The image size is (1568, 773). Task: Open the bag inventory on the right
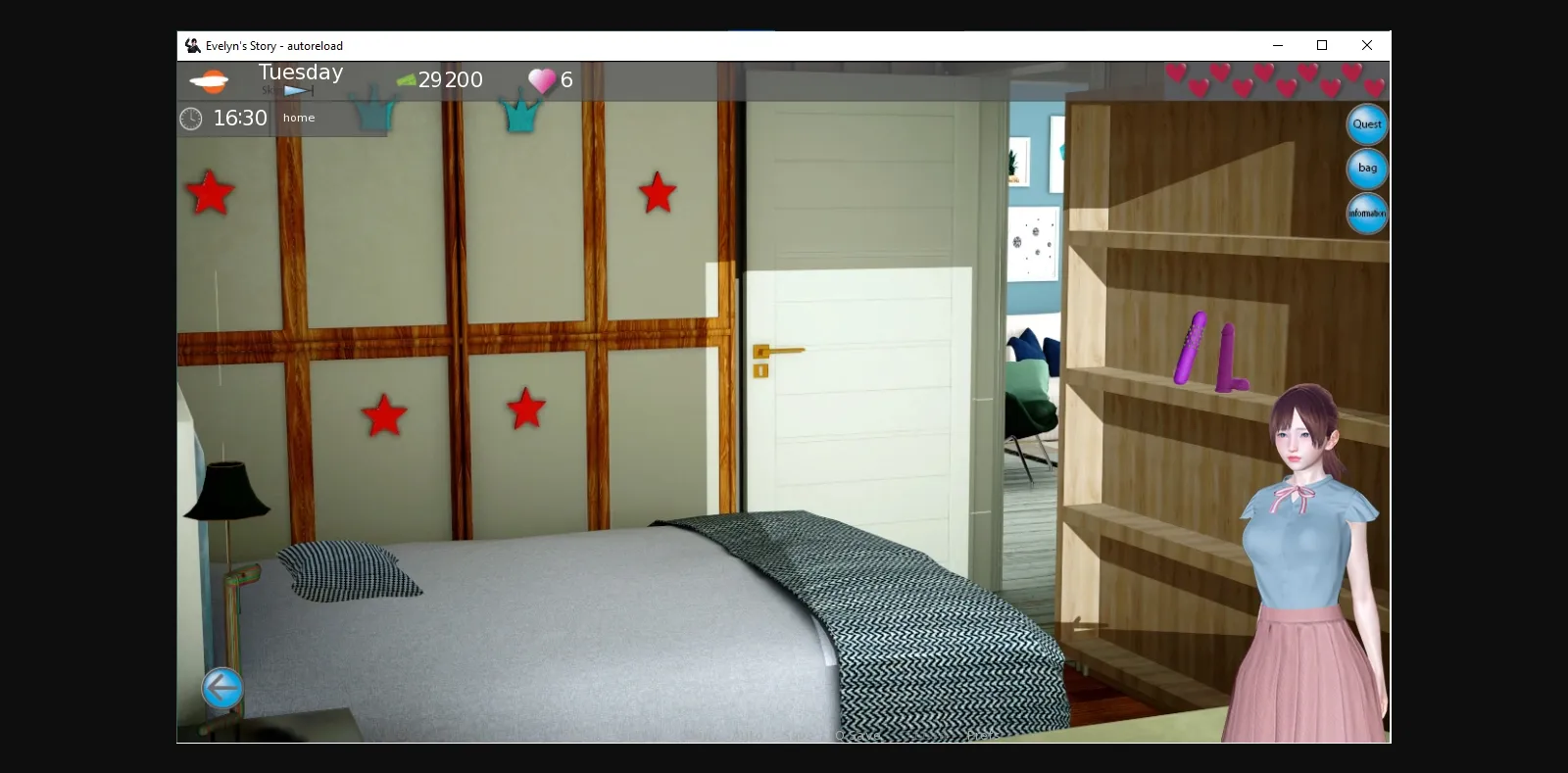(x=1366, y=169)
